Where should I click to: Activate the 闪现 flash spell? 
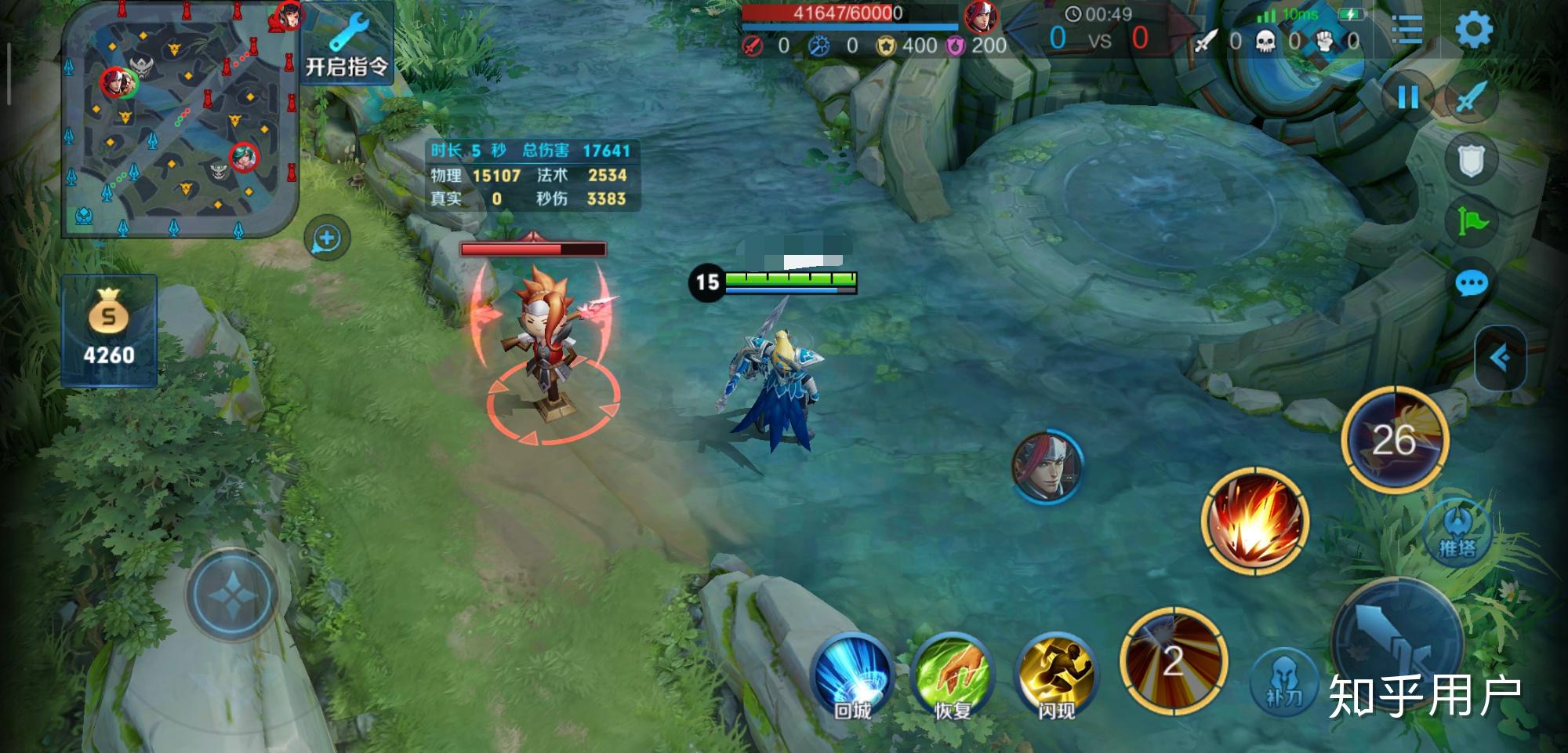click(x=1056, y=676)
